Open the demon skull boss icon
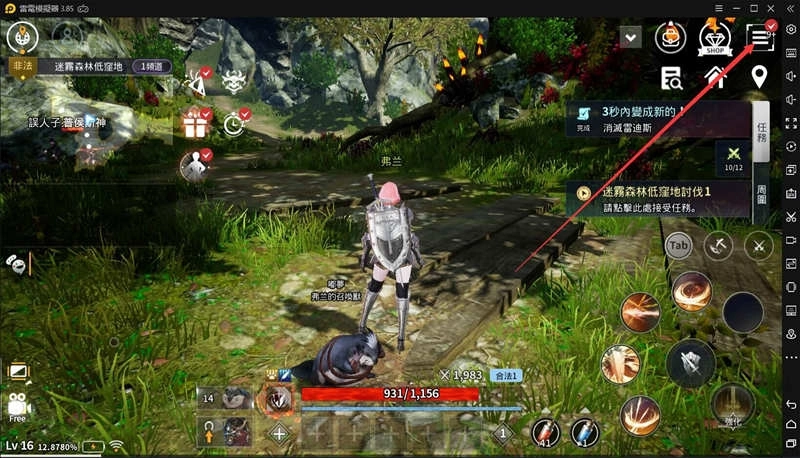800x458 pixels. (x=234, y=84)
